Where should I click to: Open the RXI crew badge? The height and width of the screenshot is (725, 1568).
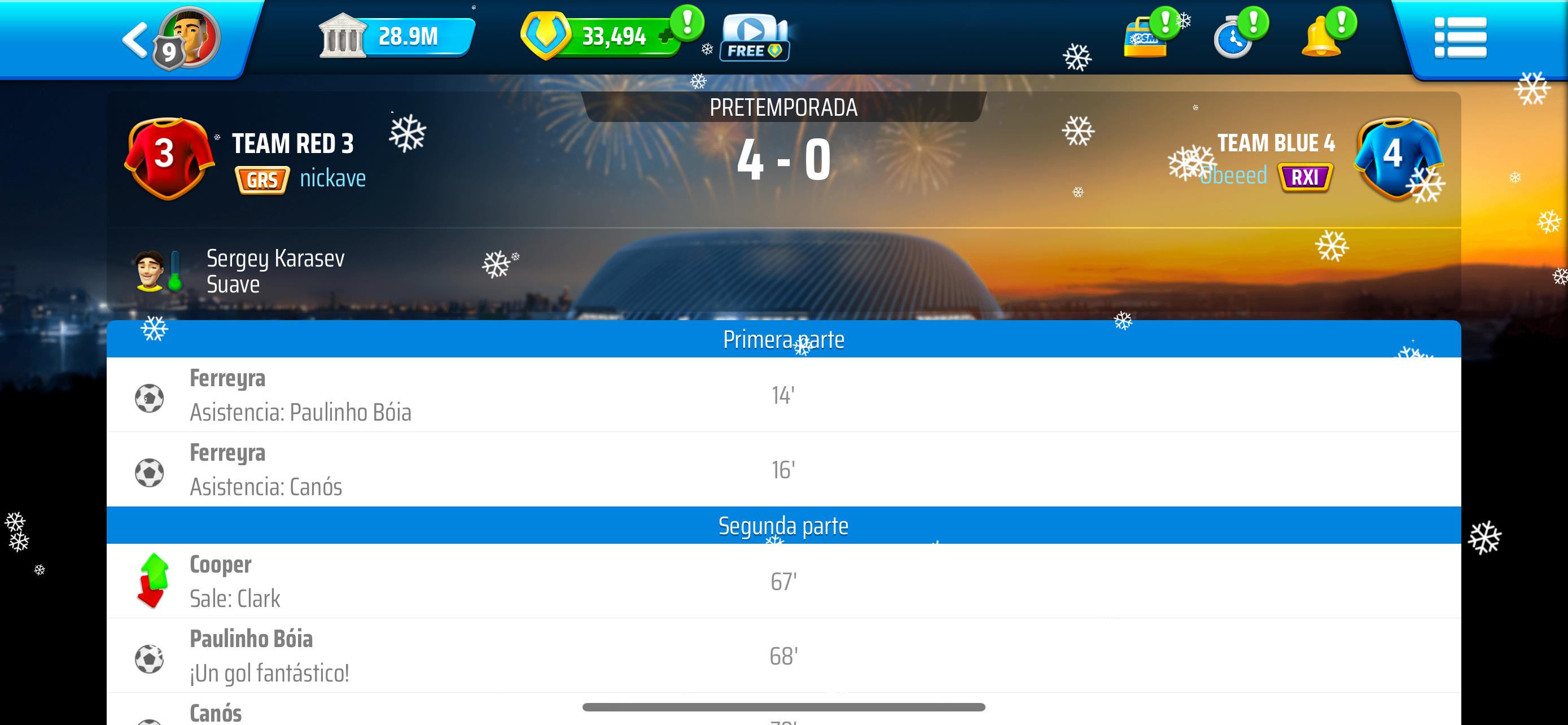[1304, 178]
